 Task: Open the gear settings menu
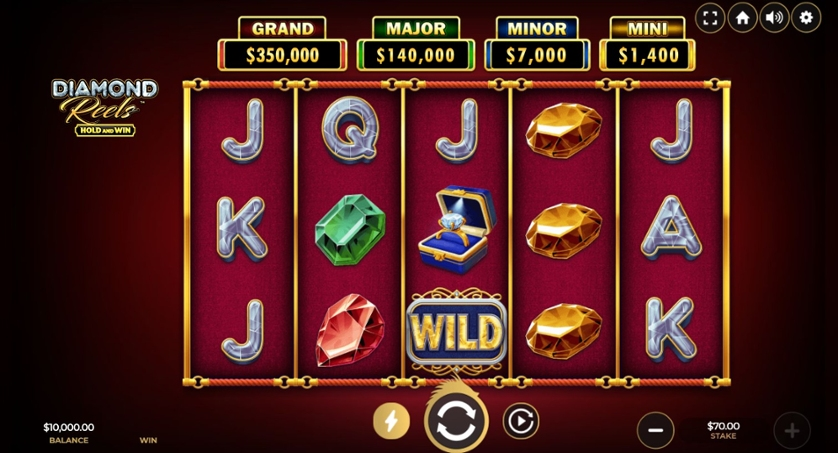point(806,17)
